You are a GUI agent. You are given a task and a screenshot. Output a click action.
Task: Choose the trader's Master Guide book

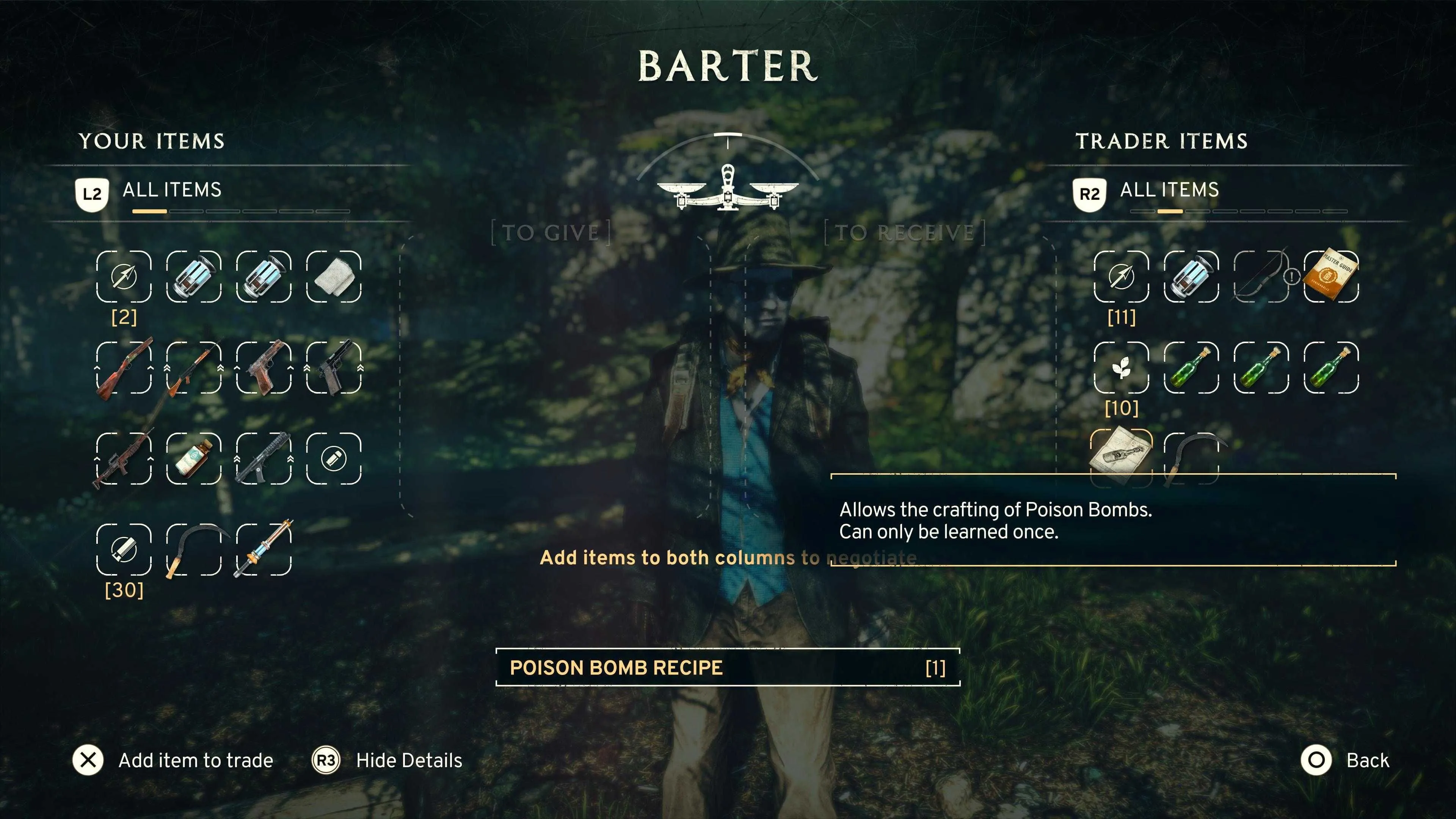tap(1331, 276)
